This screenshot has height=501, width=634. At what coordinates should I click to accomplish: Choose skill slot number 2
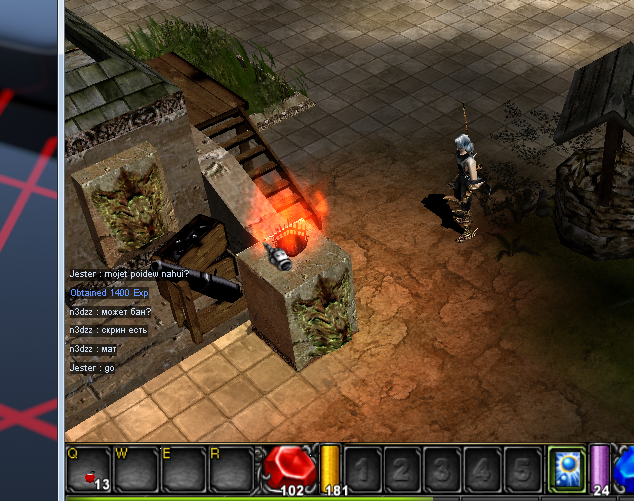[x=403, y=468]
